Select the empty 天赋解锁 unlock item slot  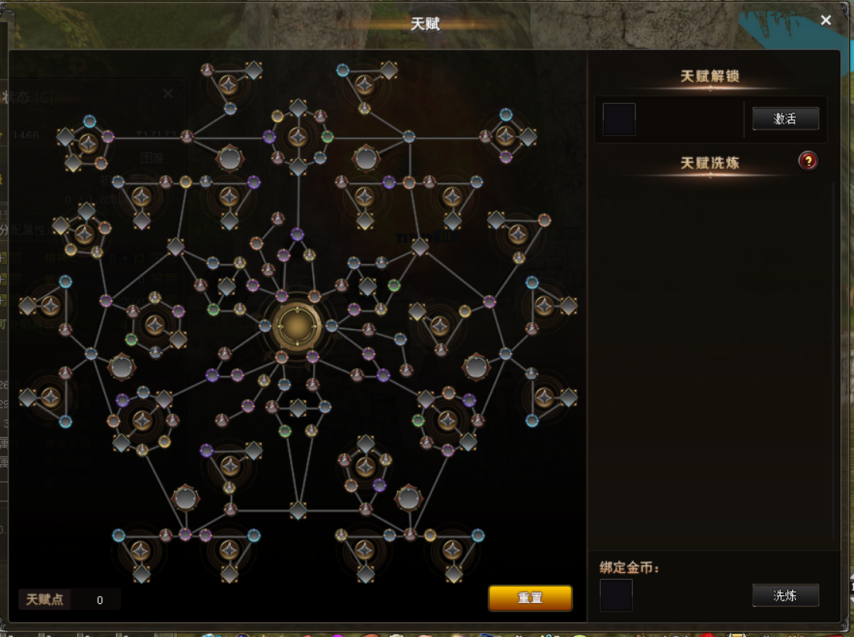click(x=619, y=119)
